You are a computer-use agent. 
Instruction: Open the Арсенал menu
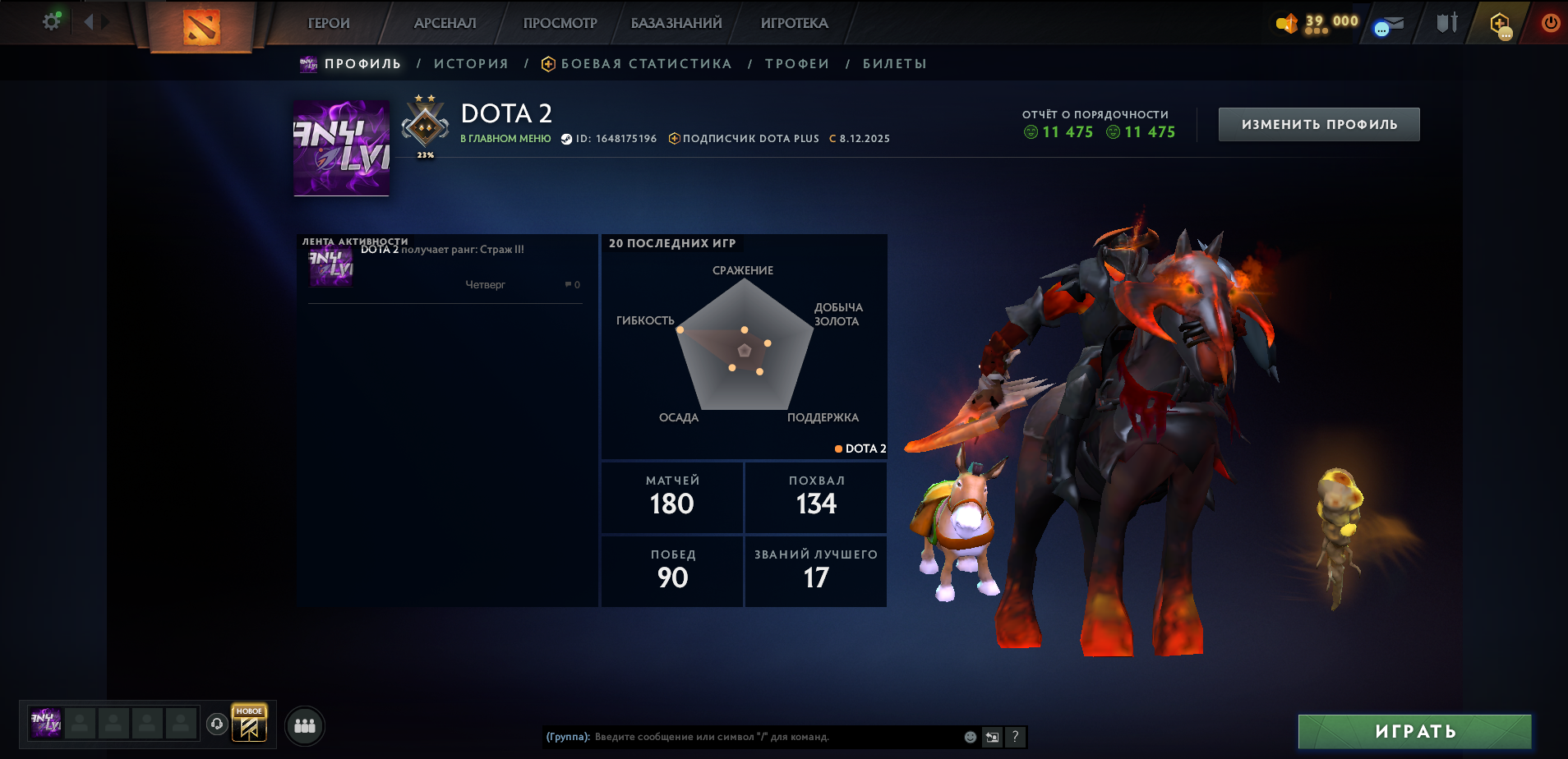445,23
